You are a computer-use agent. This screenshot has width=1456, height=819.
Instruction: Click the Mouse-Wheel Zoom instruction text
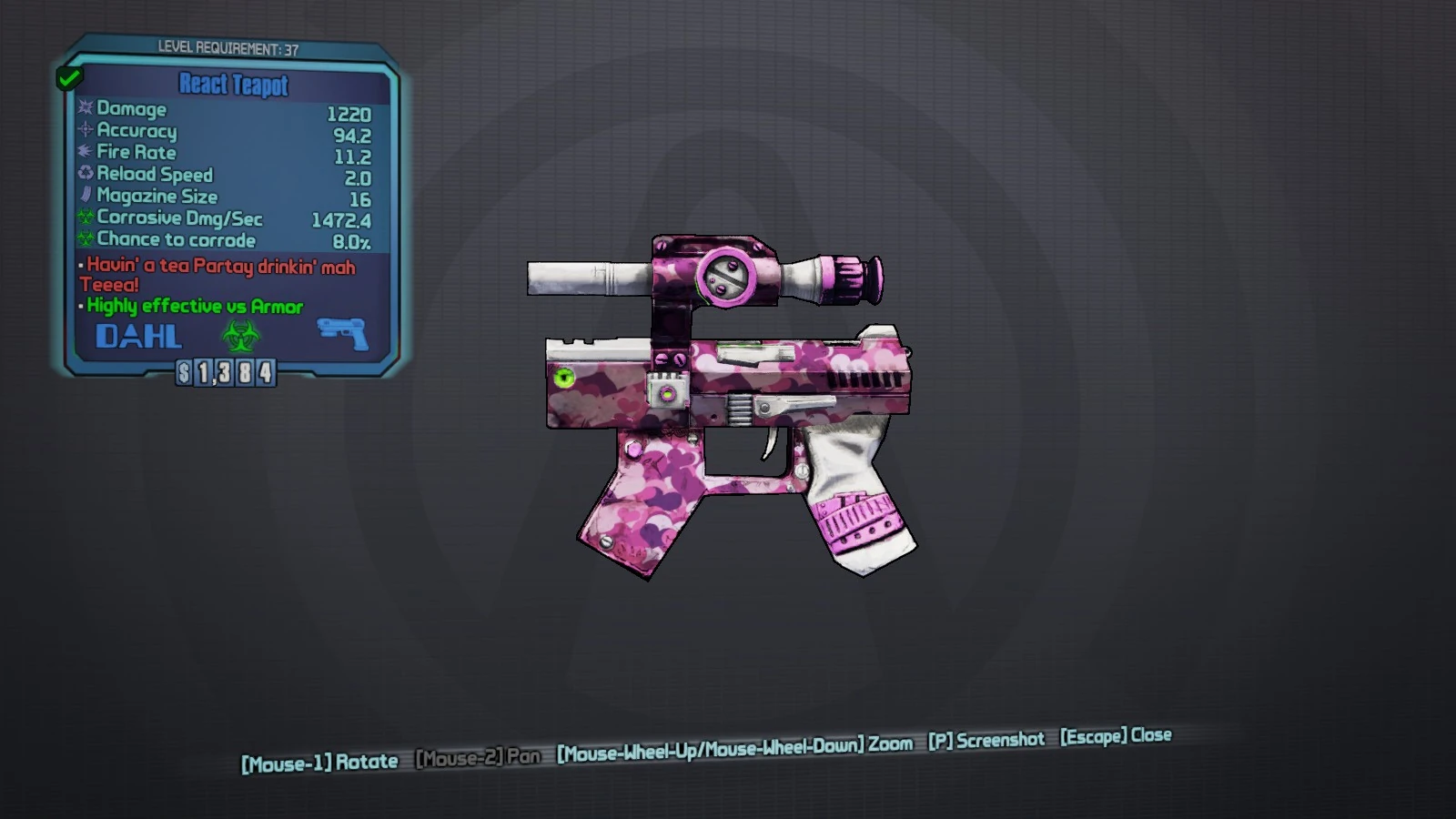pos(733,743)
